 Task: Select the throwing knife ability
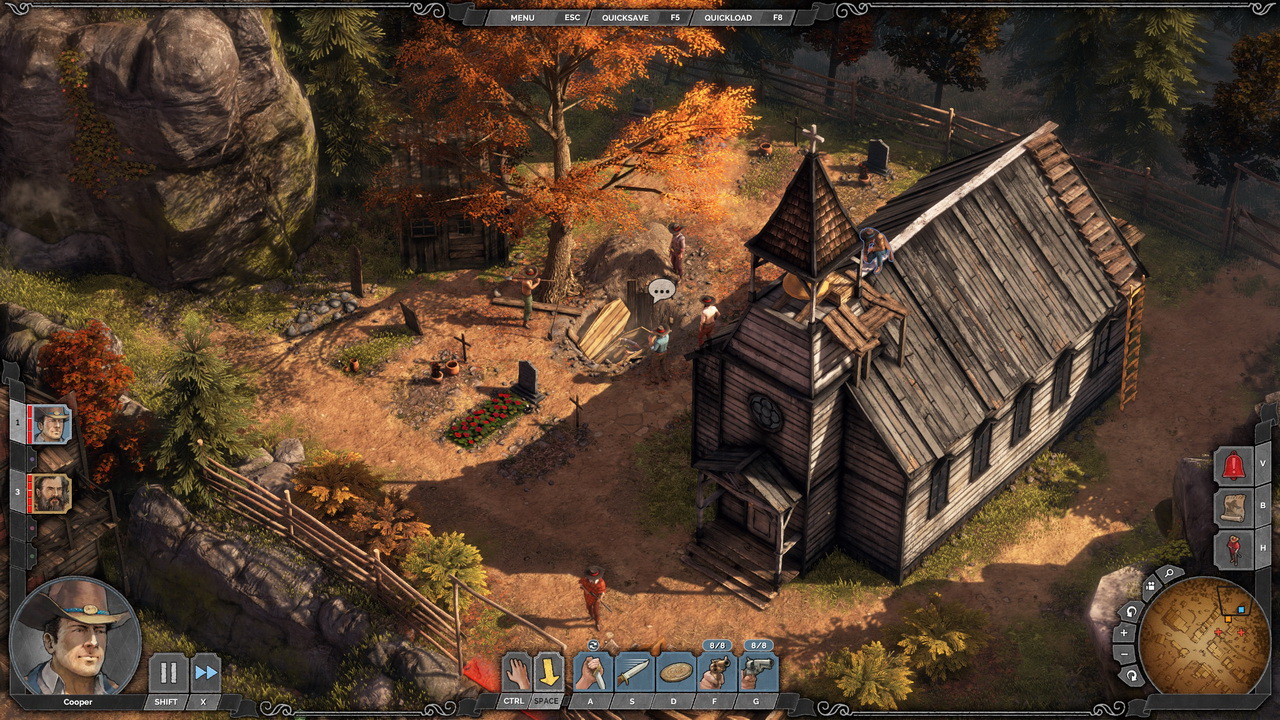click(633, 672)
